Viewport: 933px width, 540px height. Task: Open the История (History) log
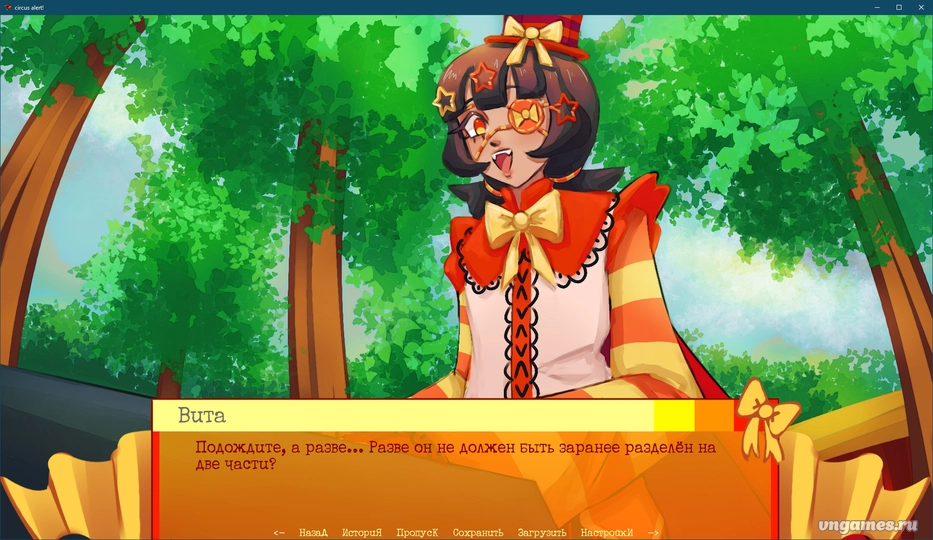pos(362,533)
